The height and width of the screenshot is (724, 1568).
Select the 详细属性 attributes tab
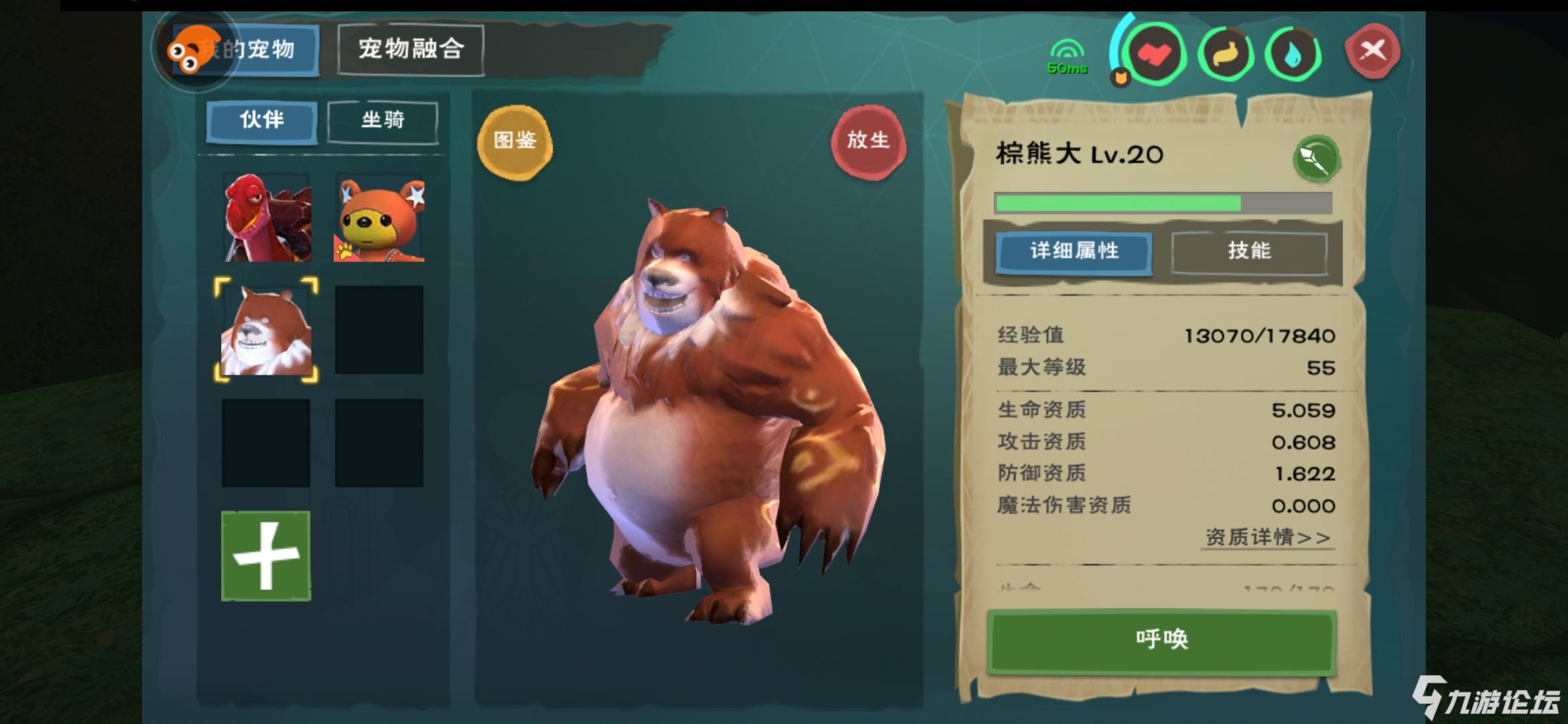tap(1073, 252)
